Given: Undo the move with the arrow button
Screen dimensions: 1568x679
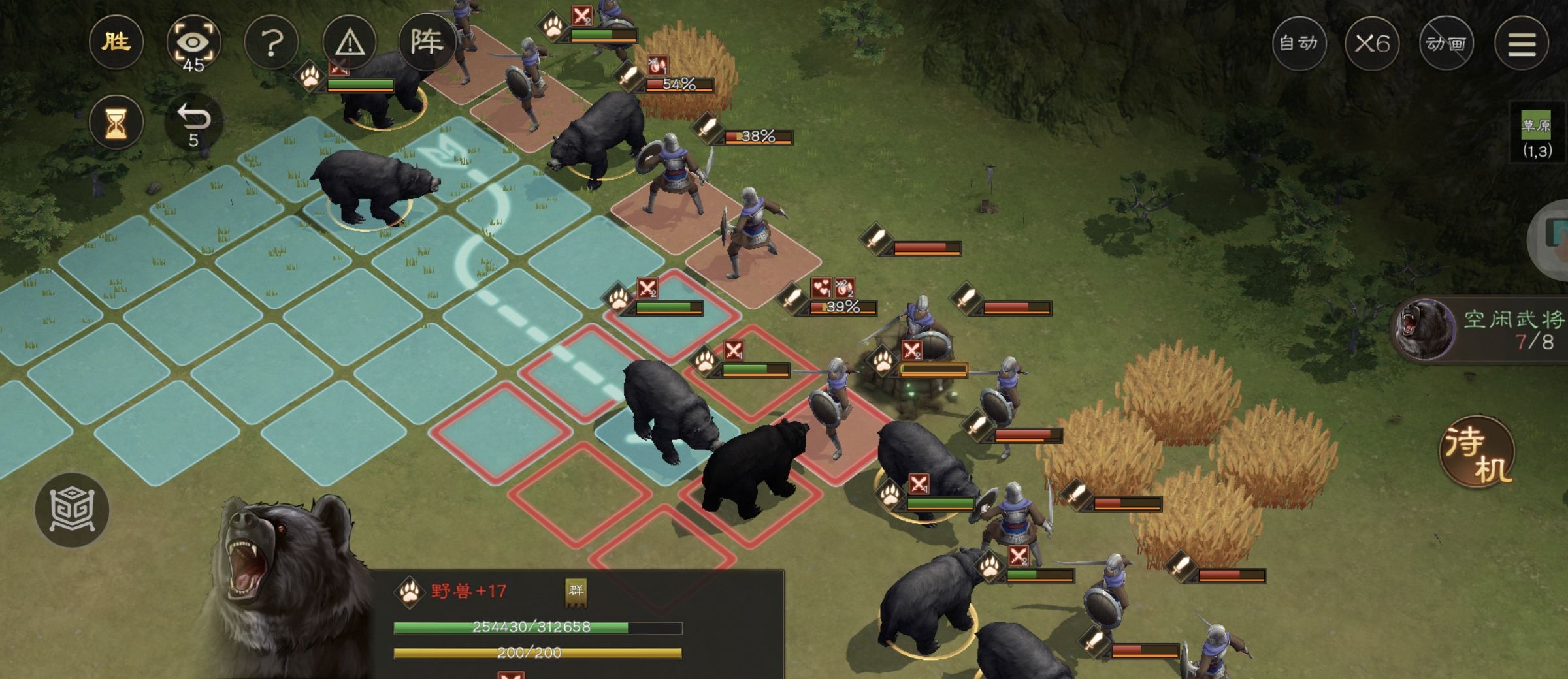Looking at the screenshot, I should [193, 122].
